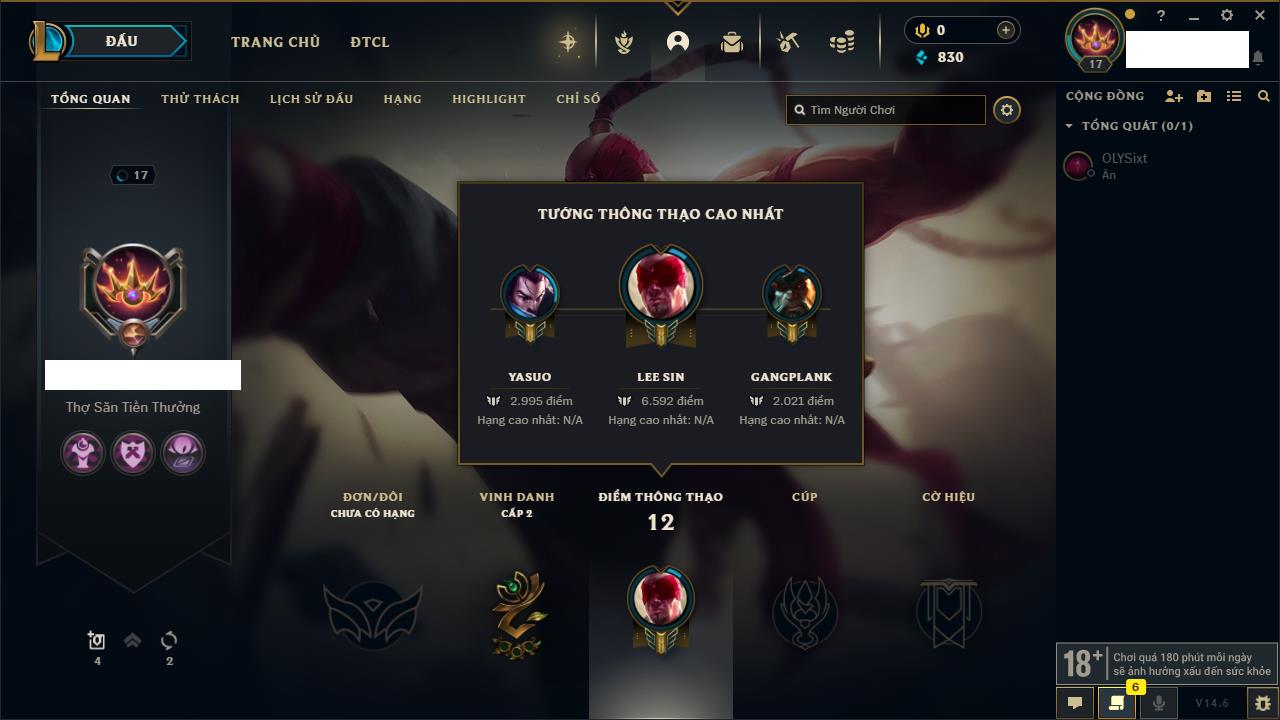Switch to the THỬ THÁCH tab

(x=200, y=99)
